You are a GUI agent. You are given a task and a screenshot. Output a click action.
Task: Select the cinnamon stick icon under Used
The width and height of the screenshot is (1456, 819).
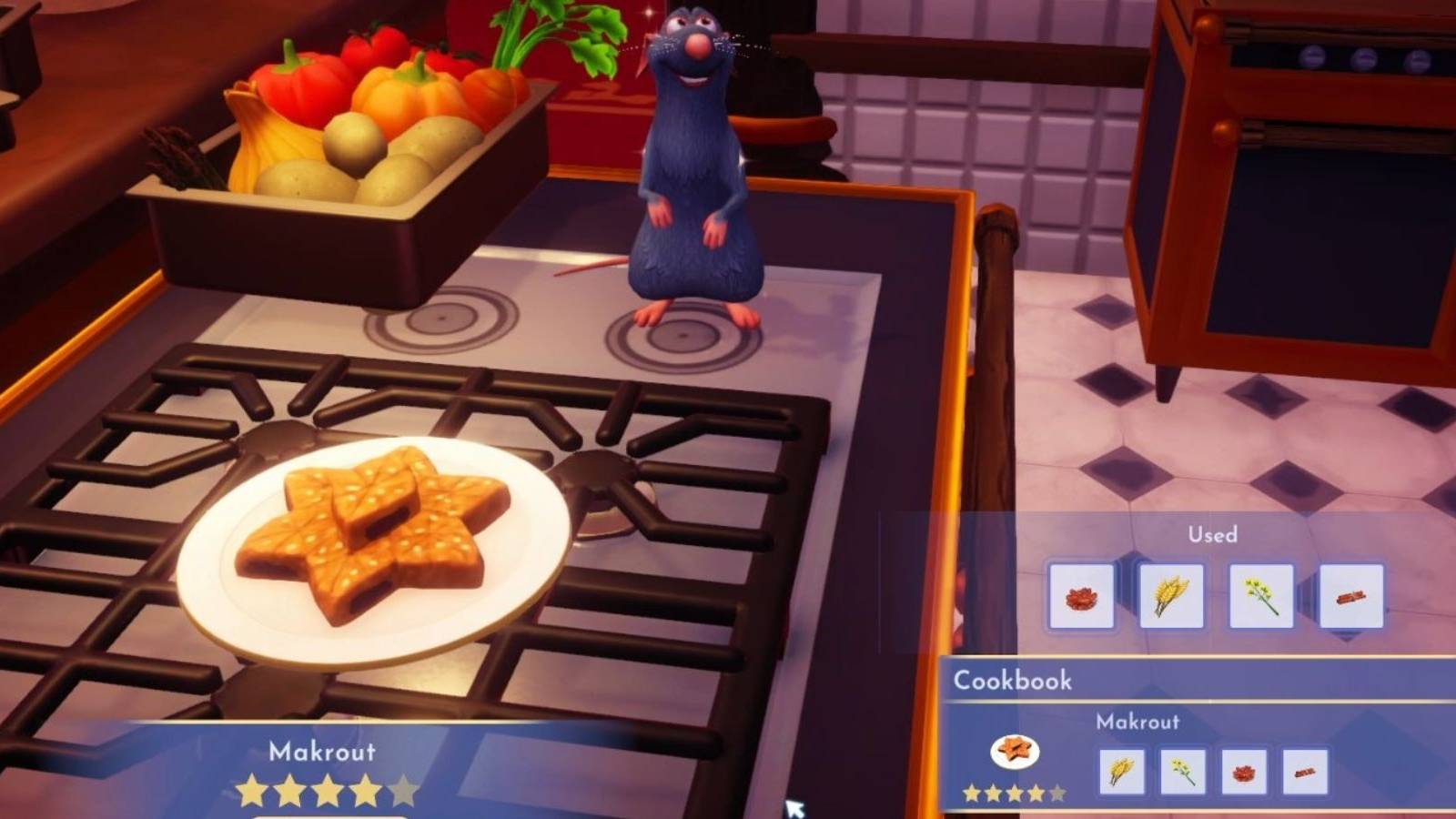point(1353,599)
